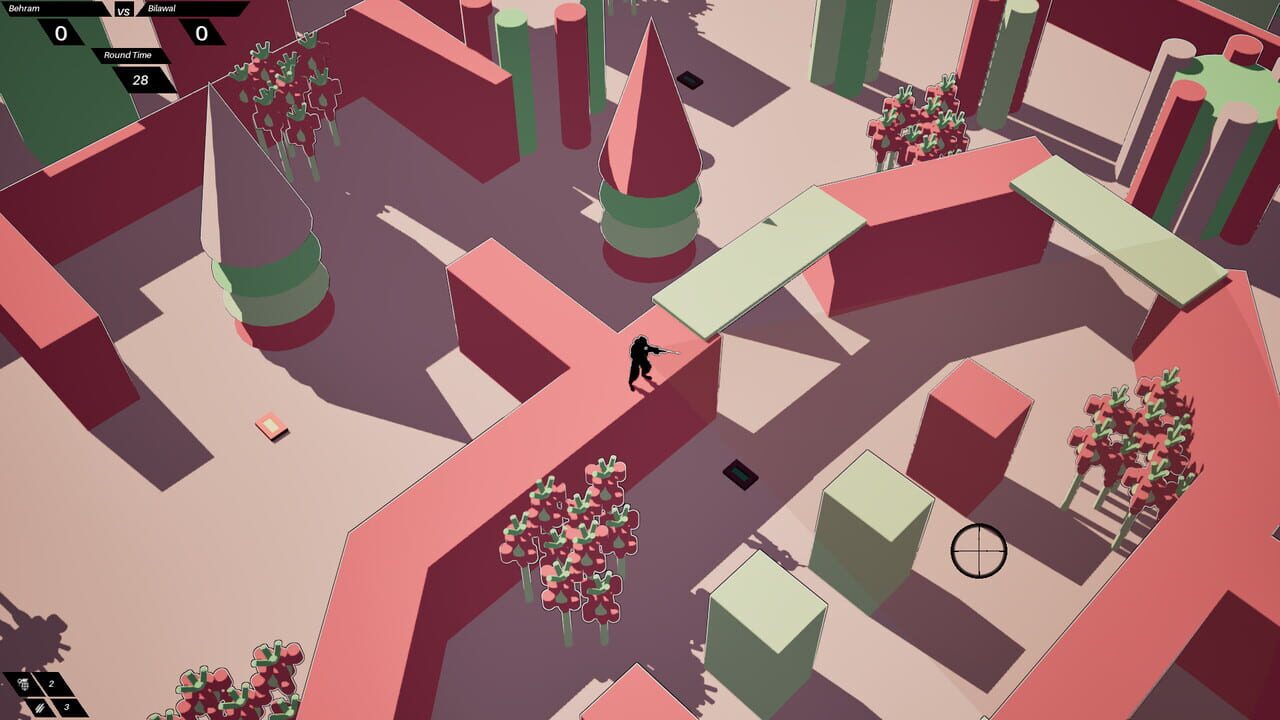1280x720 pixels.
Task: Click the round timer showing 28
Action: [x=141, y=79]
